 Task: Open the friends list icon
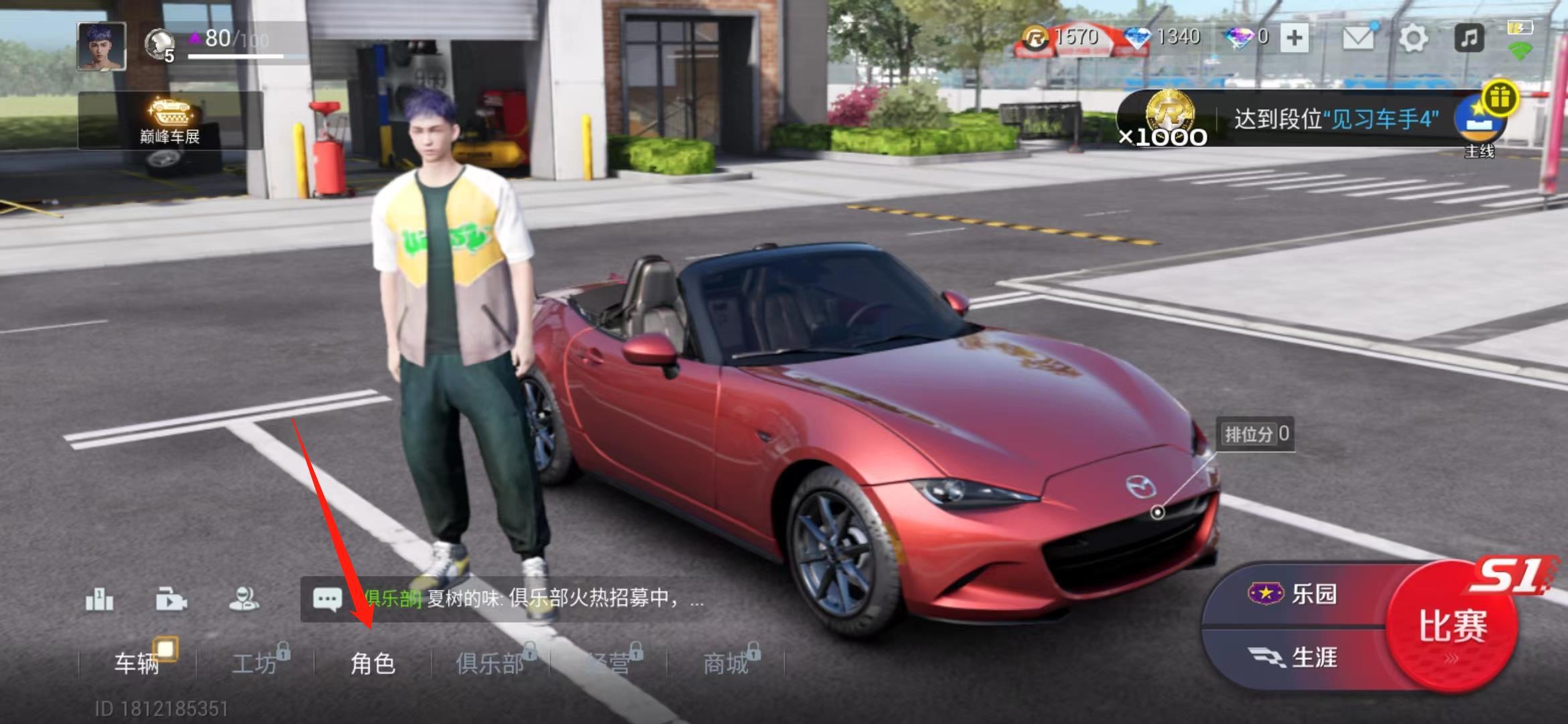pyautogui.click(x=244, y=599)
